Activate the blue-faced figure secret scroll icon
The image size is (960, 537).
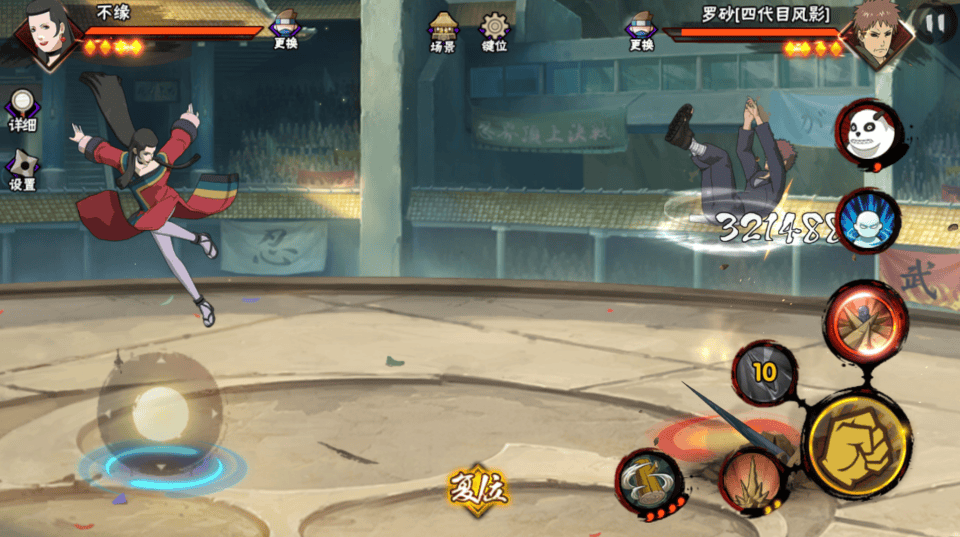(866, 220)
